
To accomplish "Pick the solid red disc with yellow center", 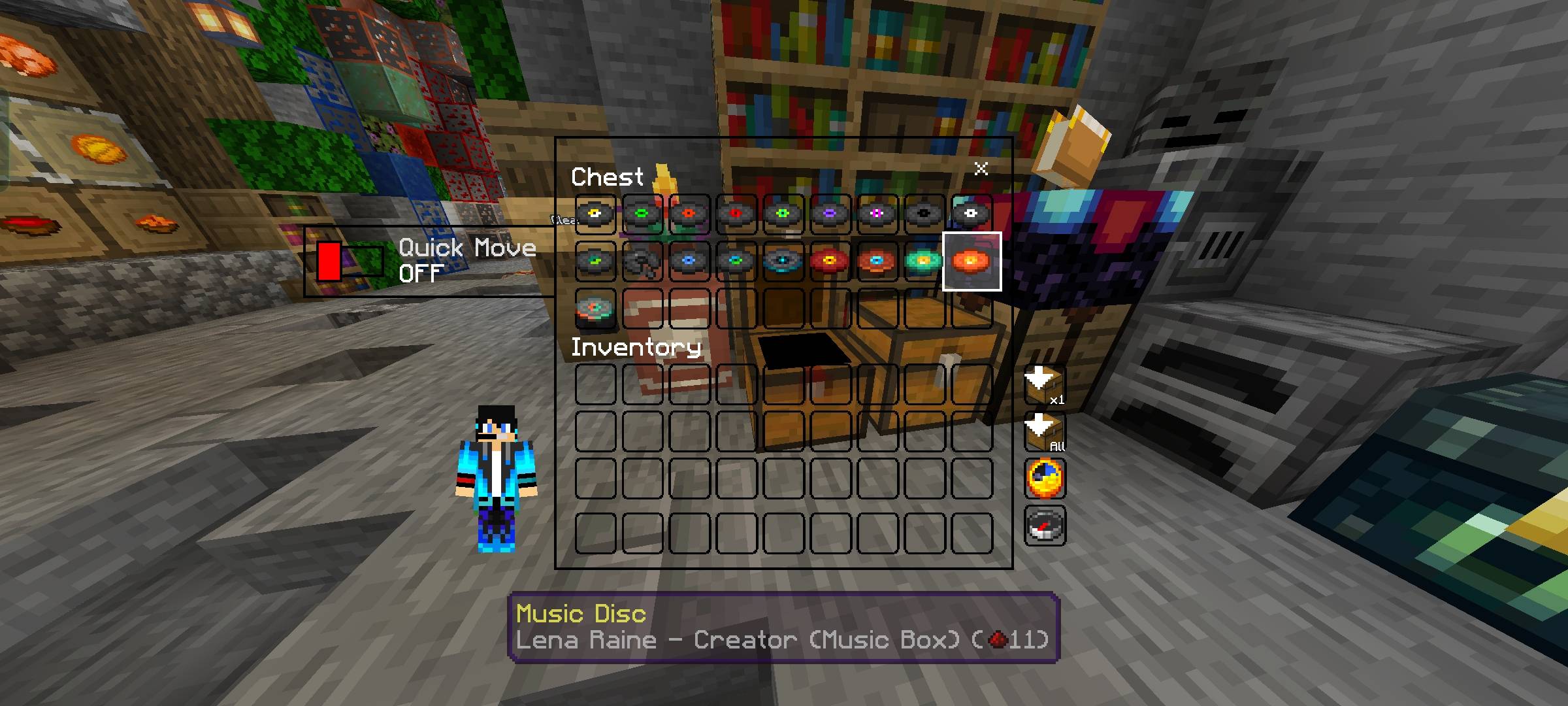I will coord(830,261).
